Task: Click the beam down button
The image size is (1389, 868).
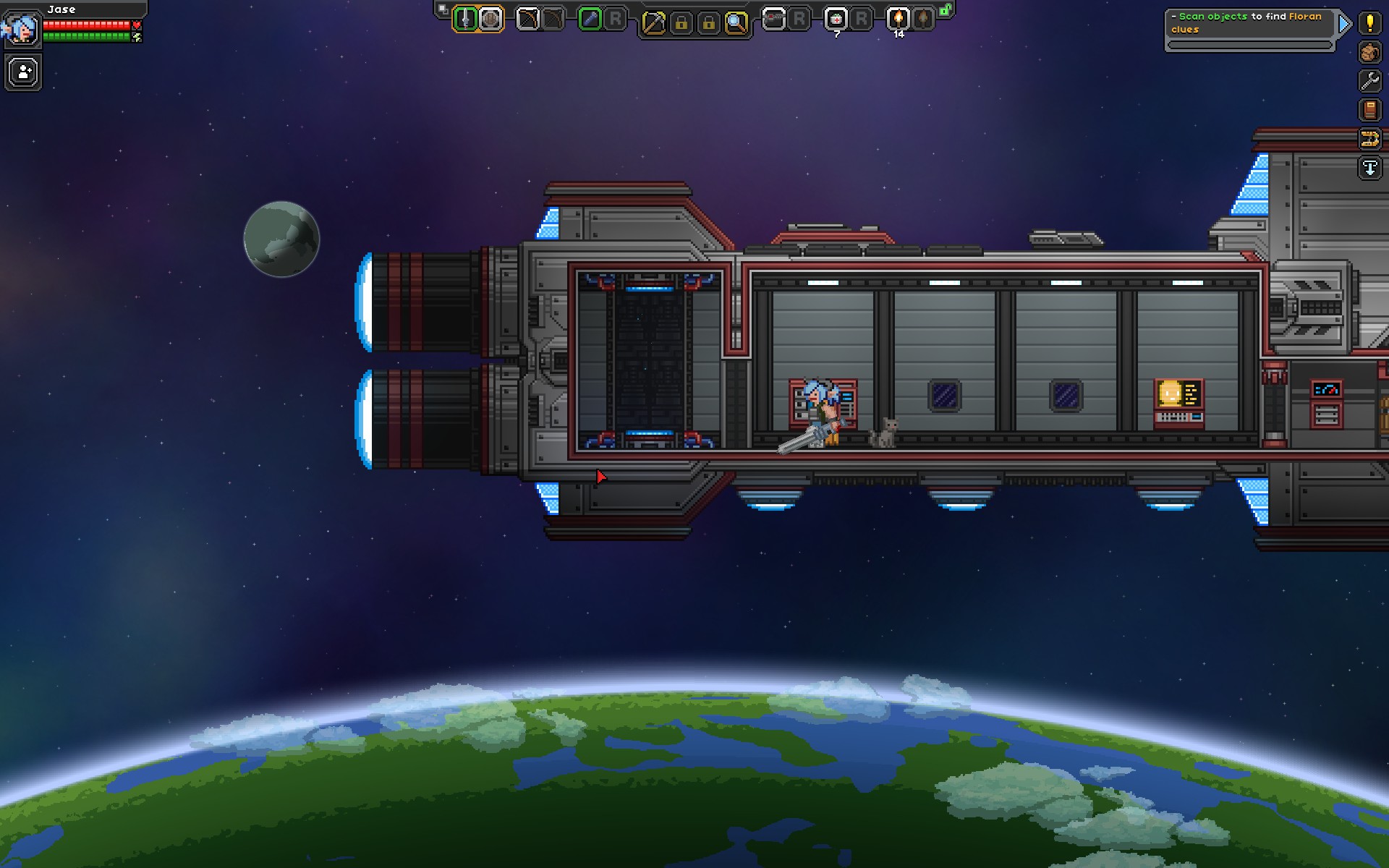Action: tap(1369, 168)
